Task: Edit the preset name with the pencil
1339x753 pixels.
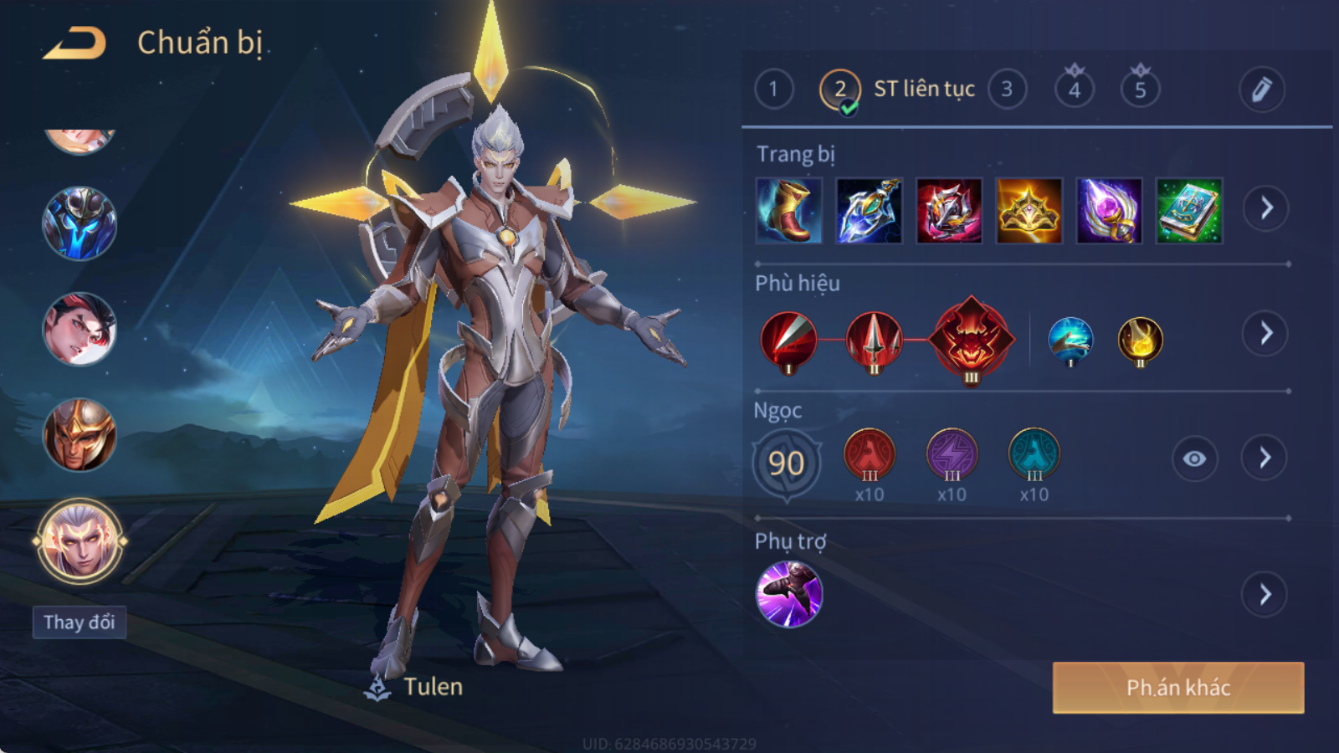Action: click(1261, 90)
